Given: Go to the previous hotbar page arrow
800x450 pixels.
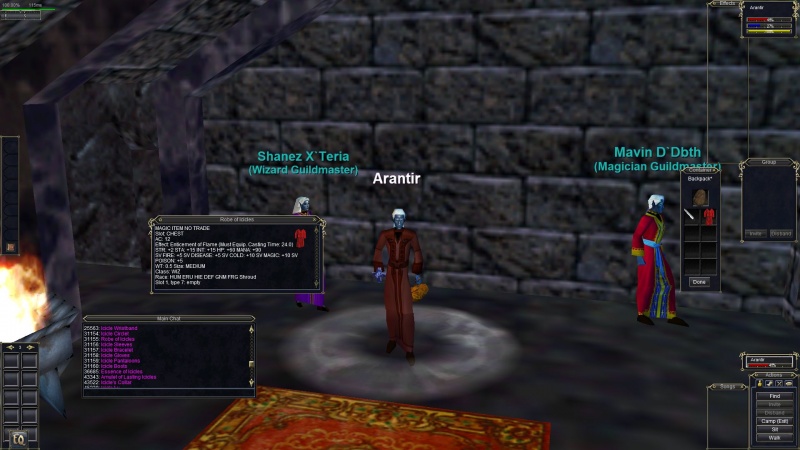Looking at the screenshot, I should (x=8, y=347).
